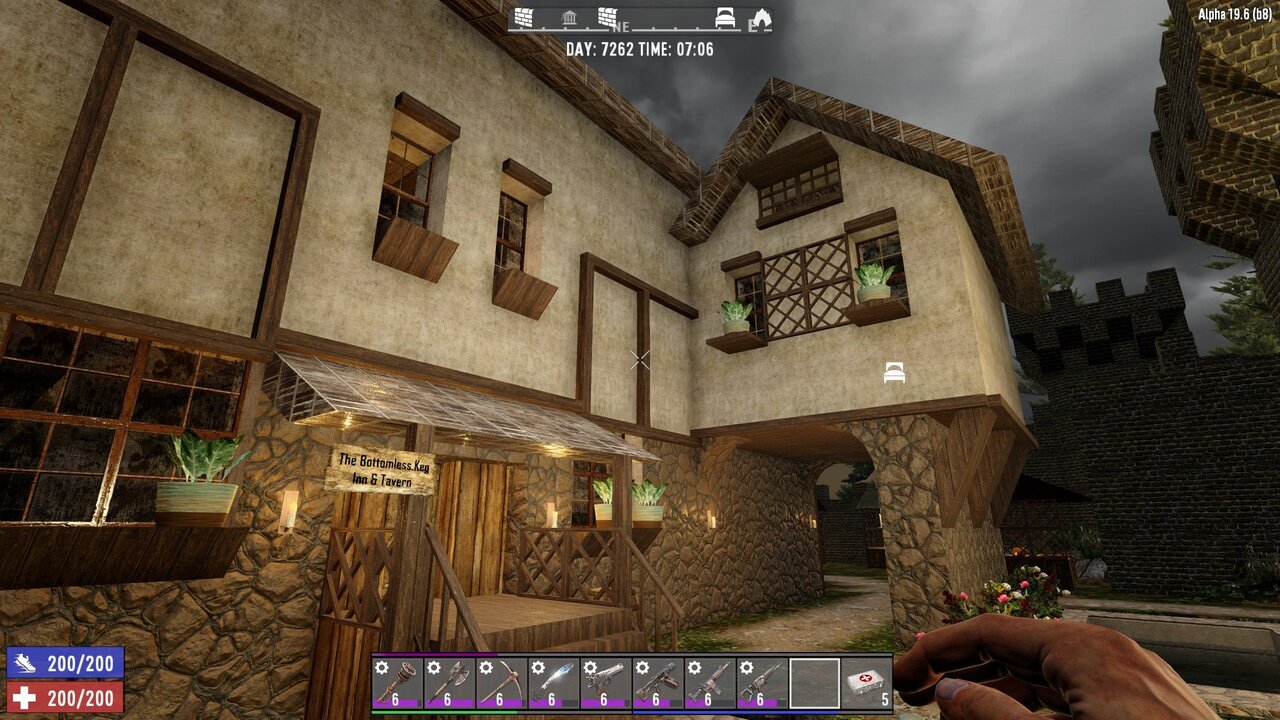Viewport: 1280px width, 720px height.
Task: Choose the pickaxe hotbar slot
Action: pyautogui.click(x=501, y=682)
